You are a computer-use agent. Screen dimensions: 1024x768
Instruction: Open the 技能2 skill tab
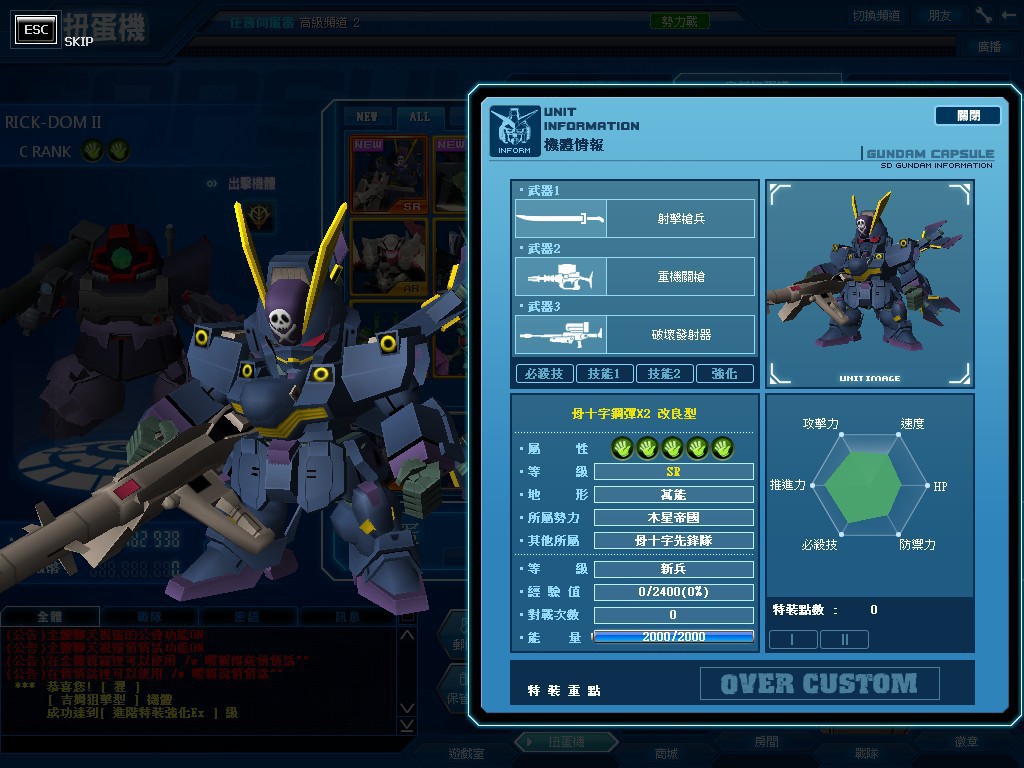664,373
